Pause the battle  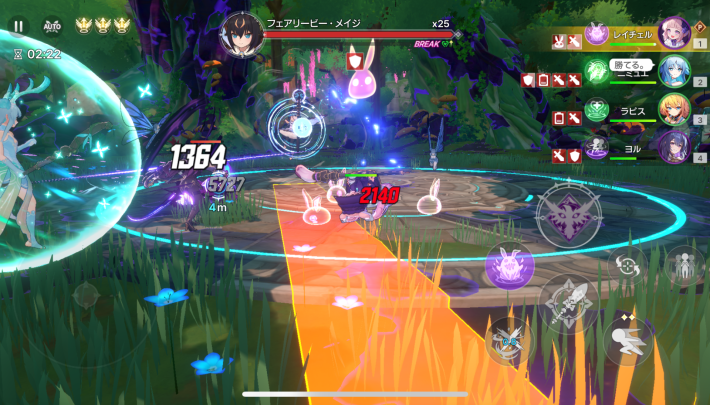[18, 27]
